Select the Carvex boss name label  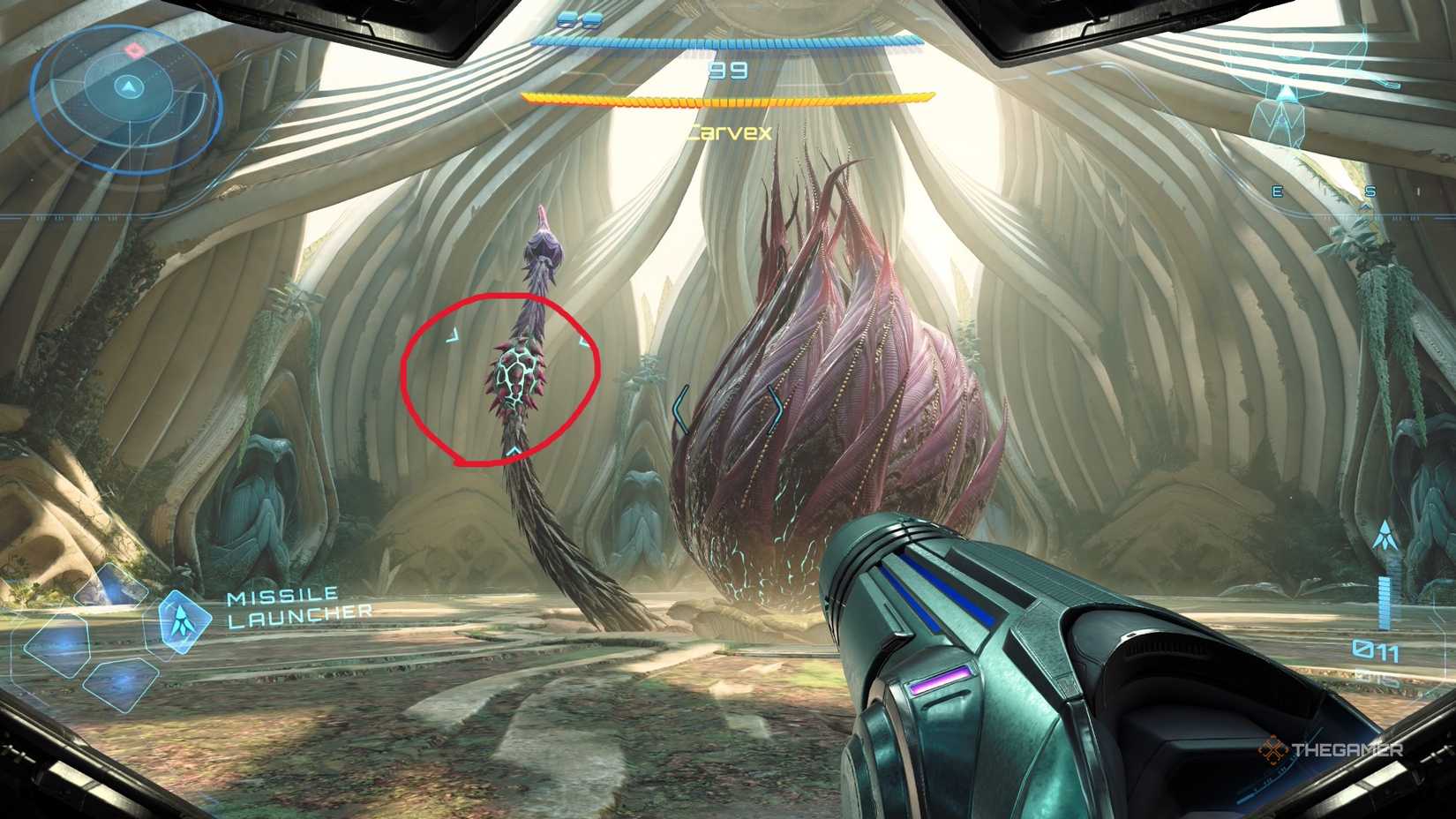coord(730,132)
